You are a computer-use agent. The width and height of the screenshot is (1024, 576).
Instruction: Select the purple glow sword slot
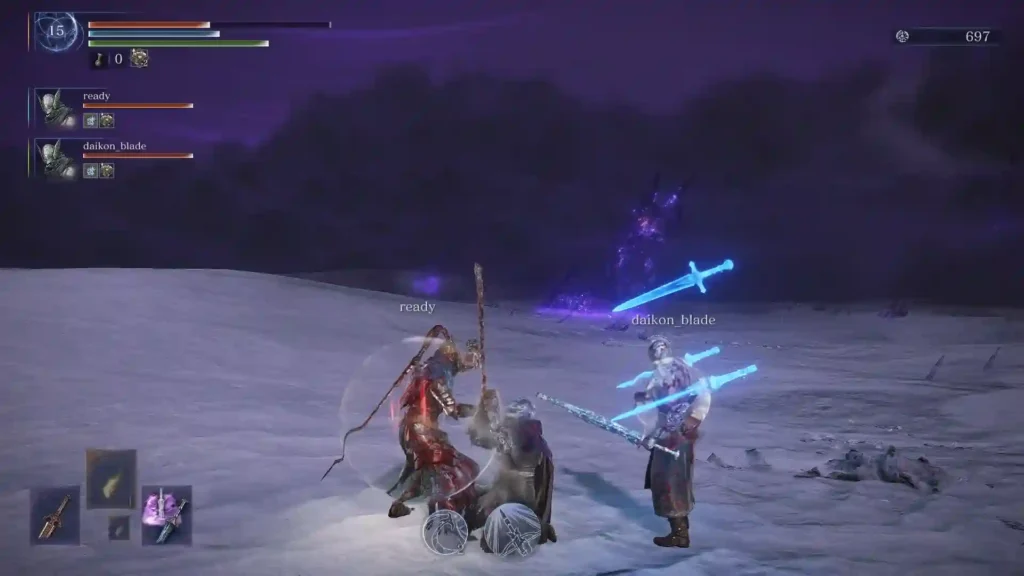[166, 515]
